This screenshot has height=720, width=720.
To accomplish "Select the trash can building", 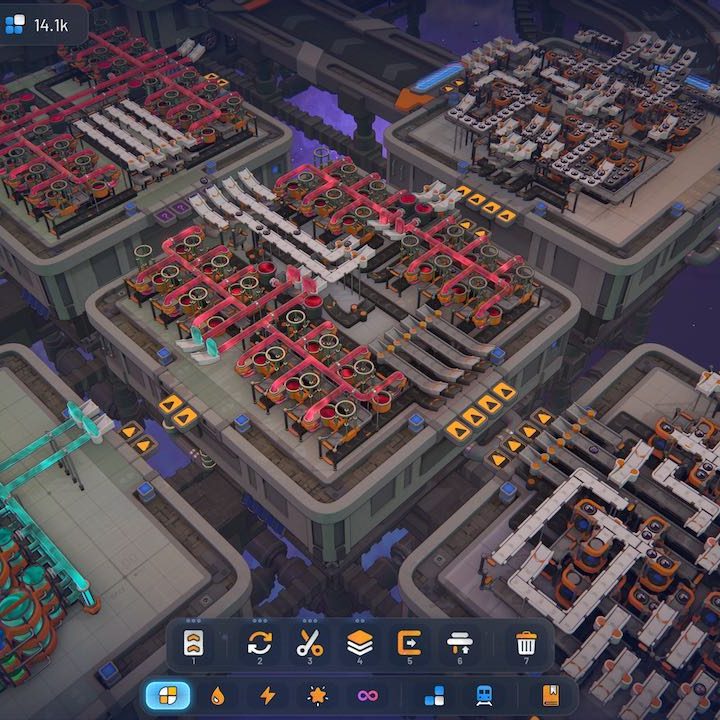I will 526,642.
